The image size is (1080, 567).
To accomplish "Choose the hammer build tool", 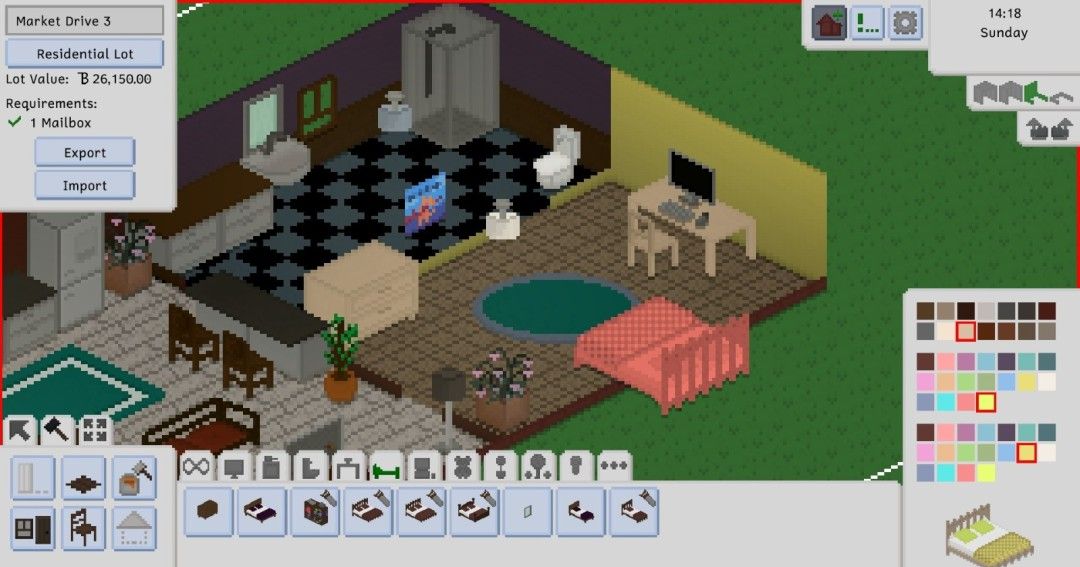I will tap(57, 431).
